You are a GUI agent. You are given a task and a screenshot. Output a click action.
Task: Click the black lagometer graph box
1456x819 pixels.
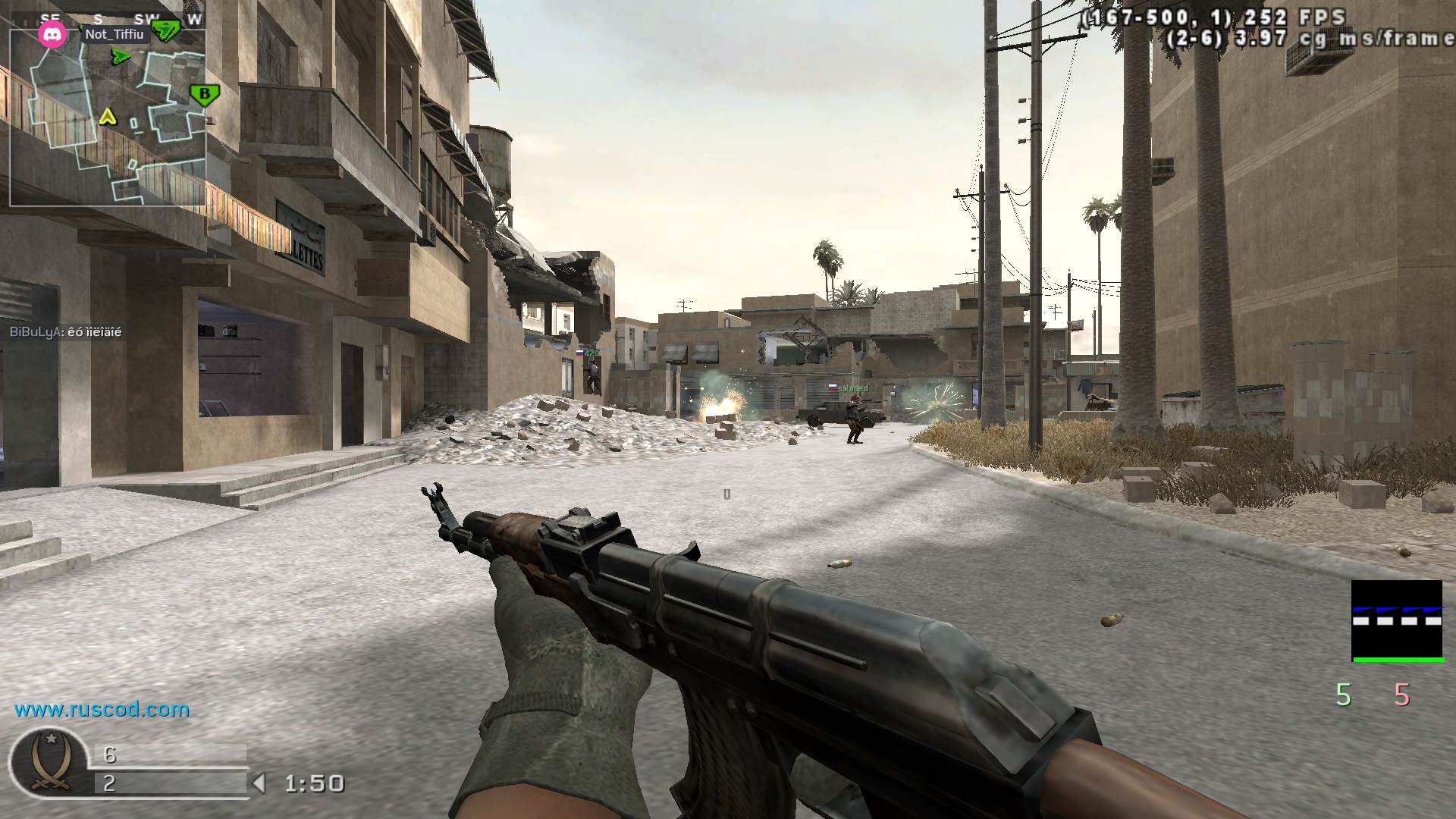1397,621
